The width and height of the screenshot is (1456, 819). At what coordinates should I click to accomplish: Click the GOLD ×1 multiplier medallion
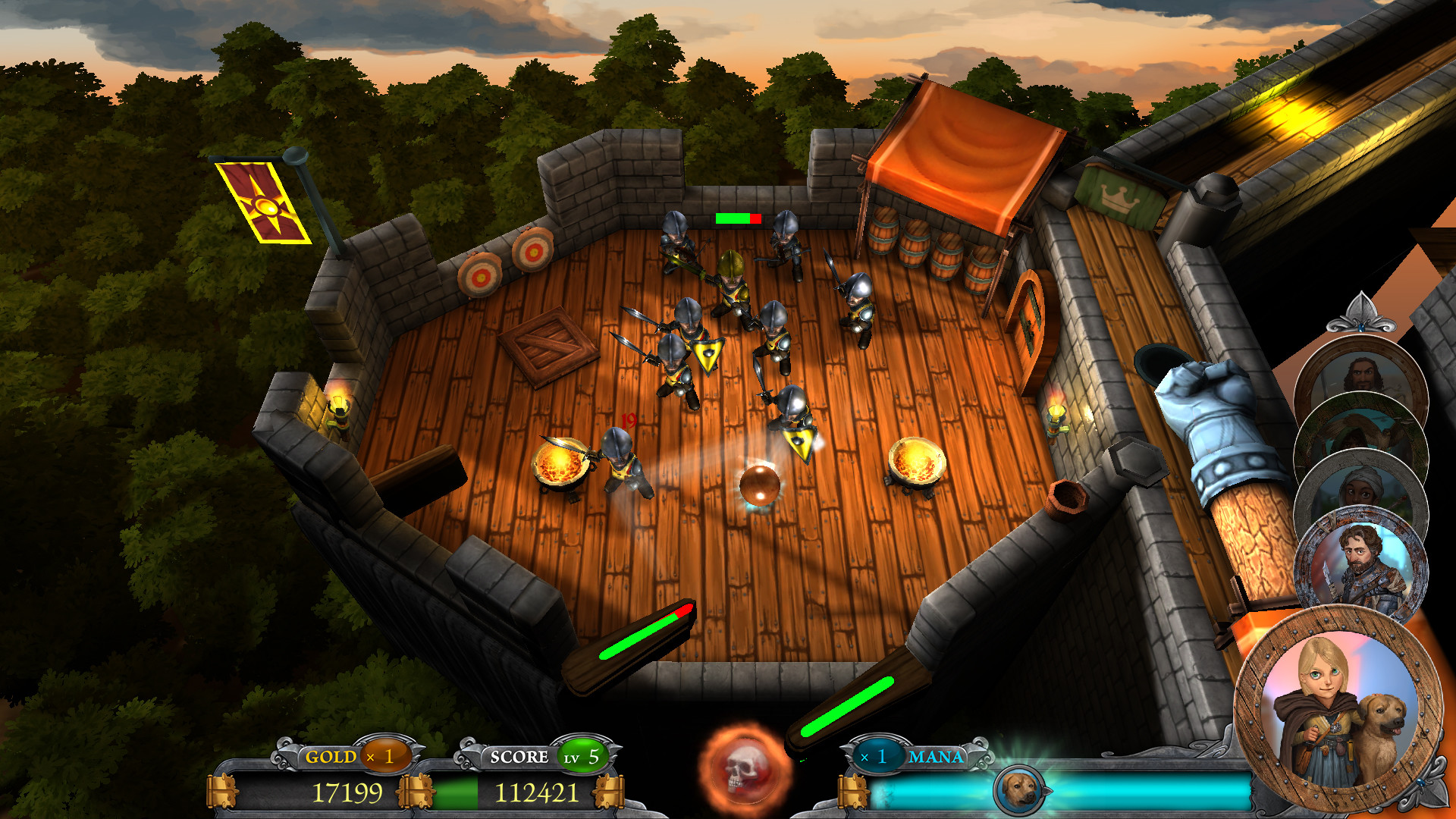pyautogui.click(x=384, y=756)
